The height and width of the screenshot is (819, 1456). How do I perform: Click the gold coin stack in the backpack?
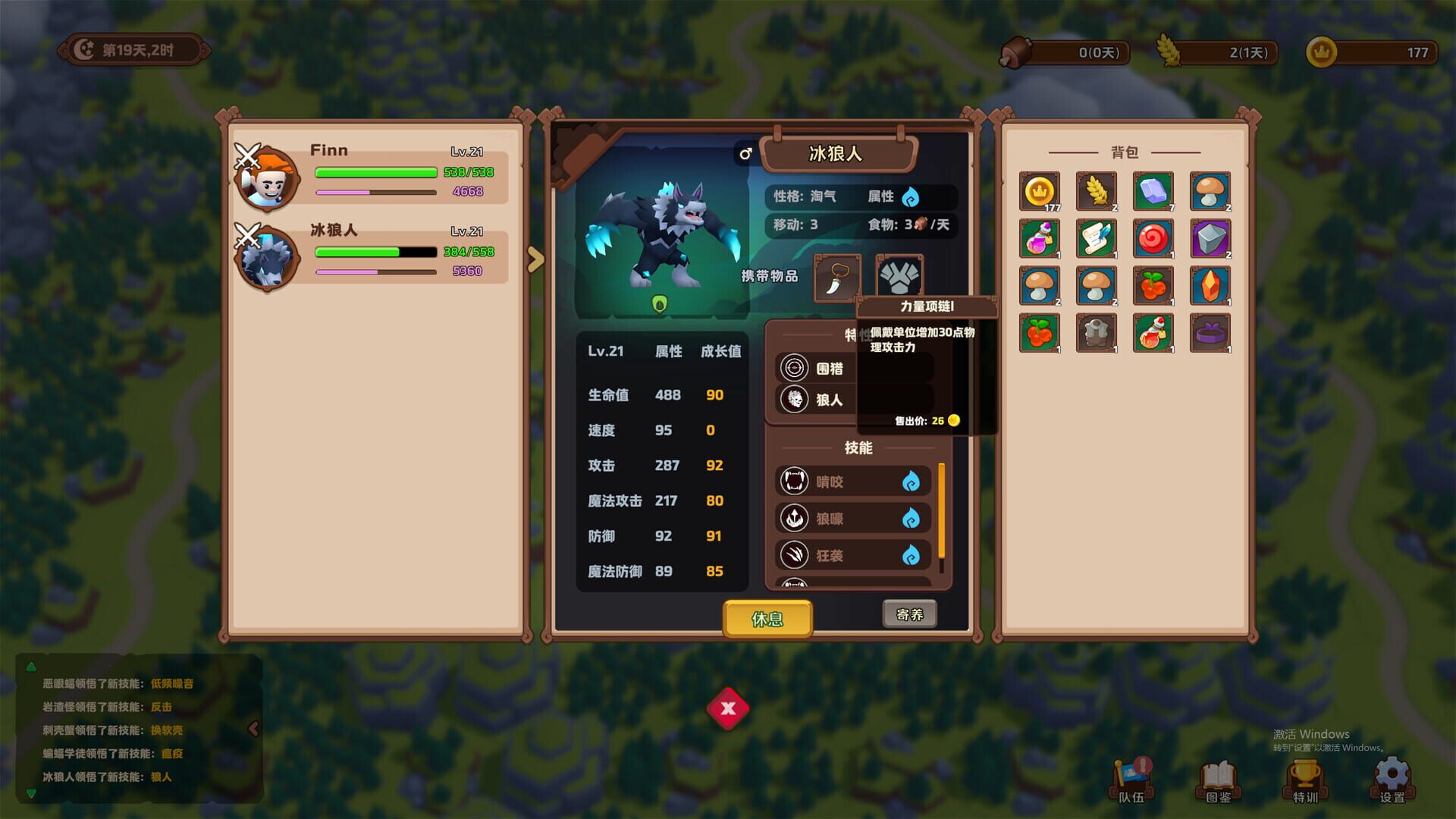click(x=1040, y=190)
